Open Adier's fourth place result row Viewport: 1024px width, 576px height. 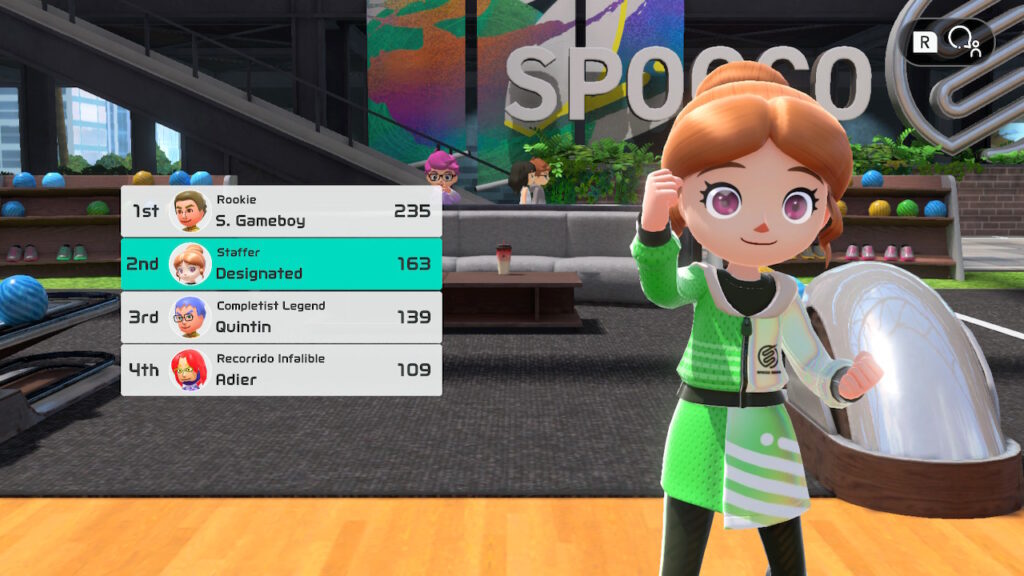coord(281,370)
